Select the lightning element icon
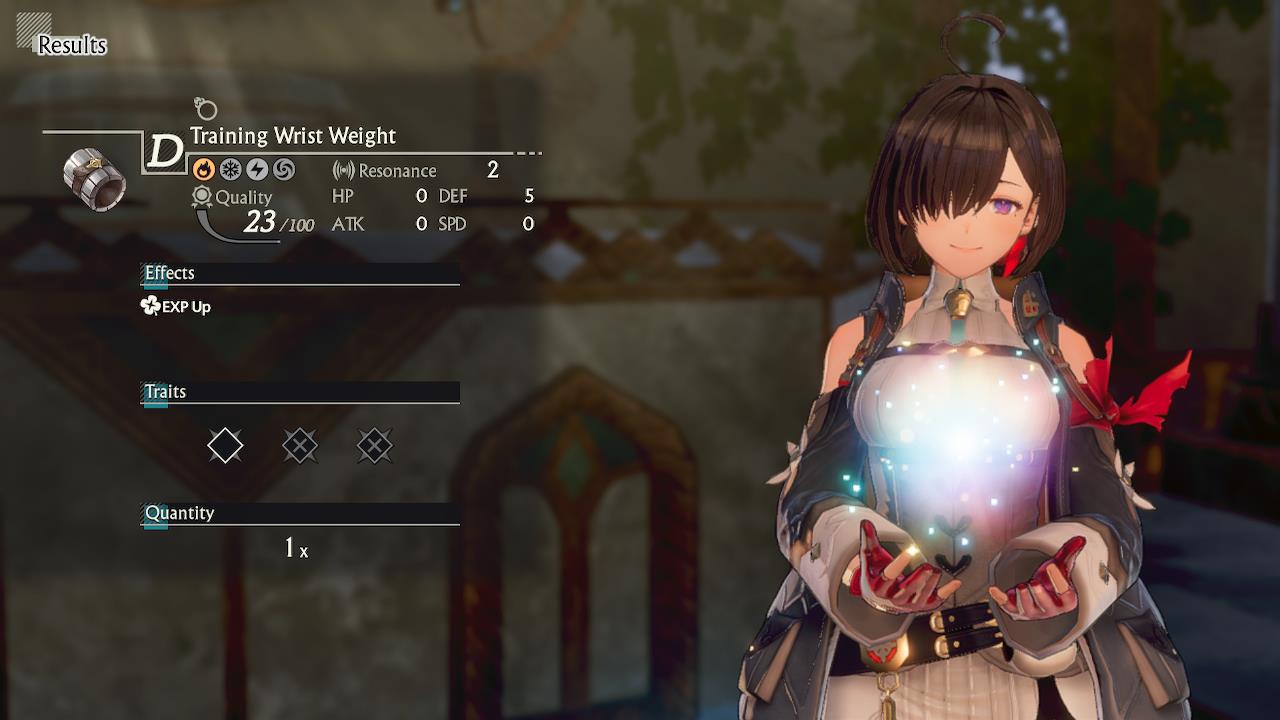The image size is (1280, 720). tap(255, 170)
